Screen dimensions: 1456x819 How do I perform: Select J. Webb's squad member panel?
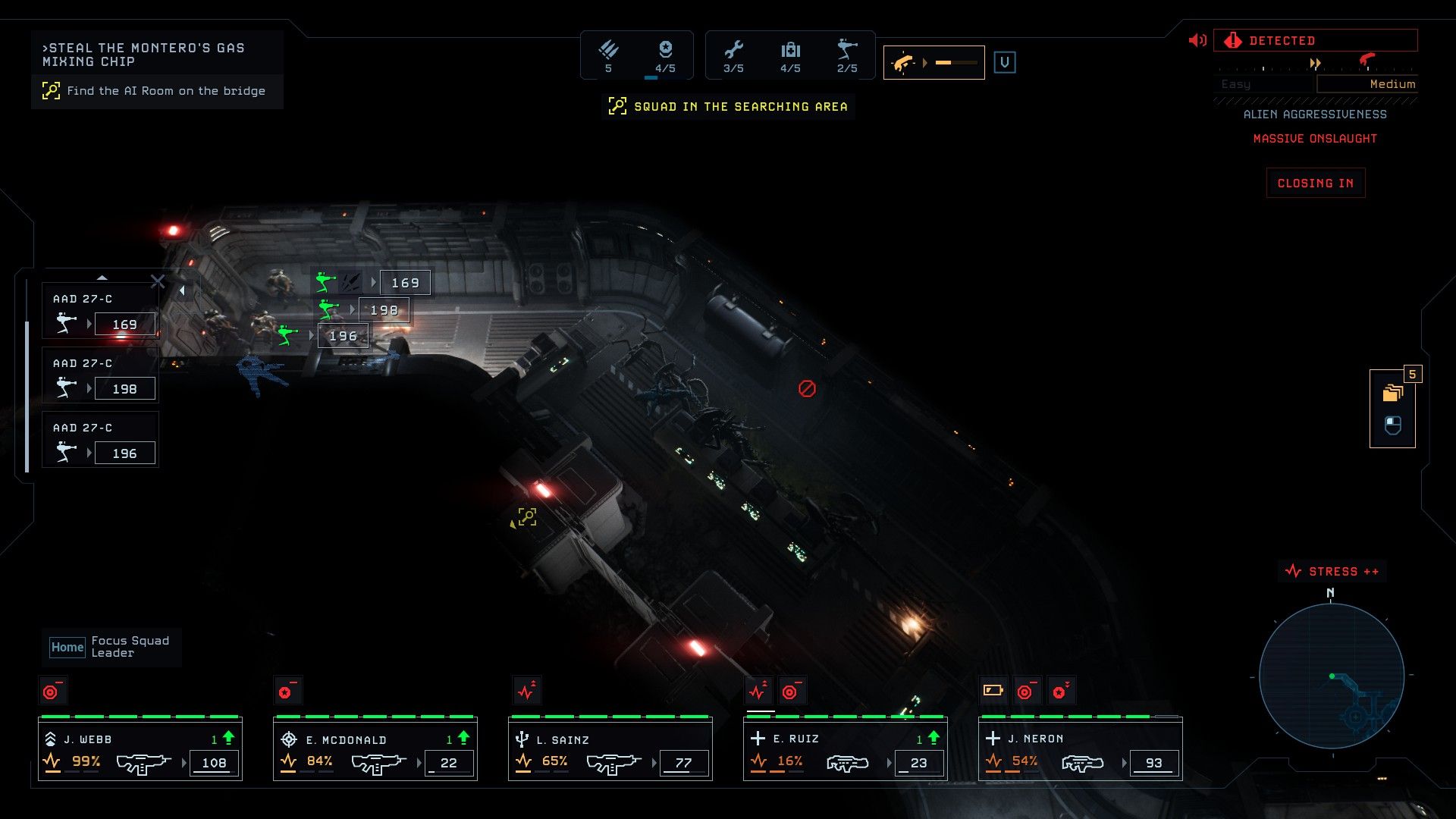[140, 751]
